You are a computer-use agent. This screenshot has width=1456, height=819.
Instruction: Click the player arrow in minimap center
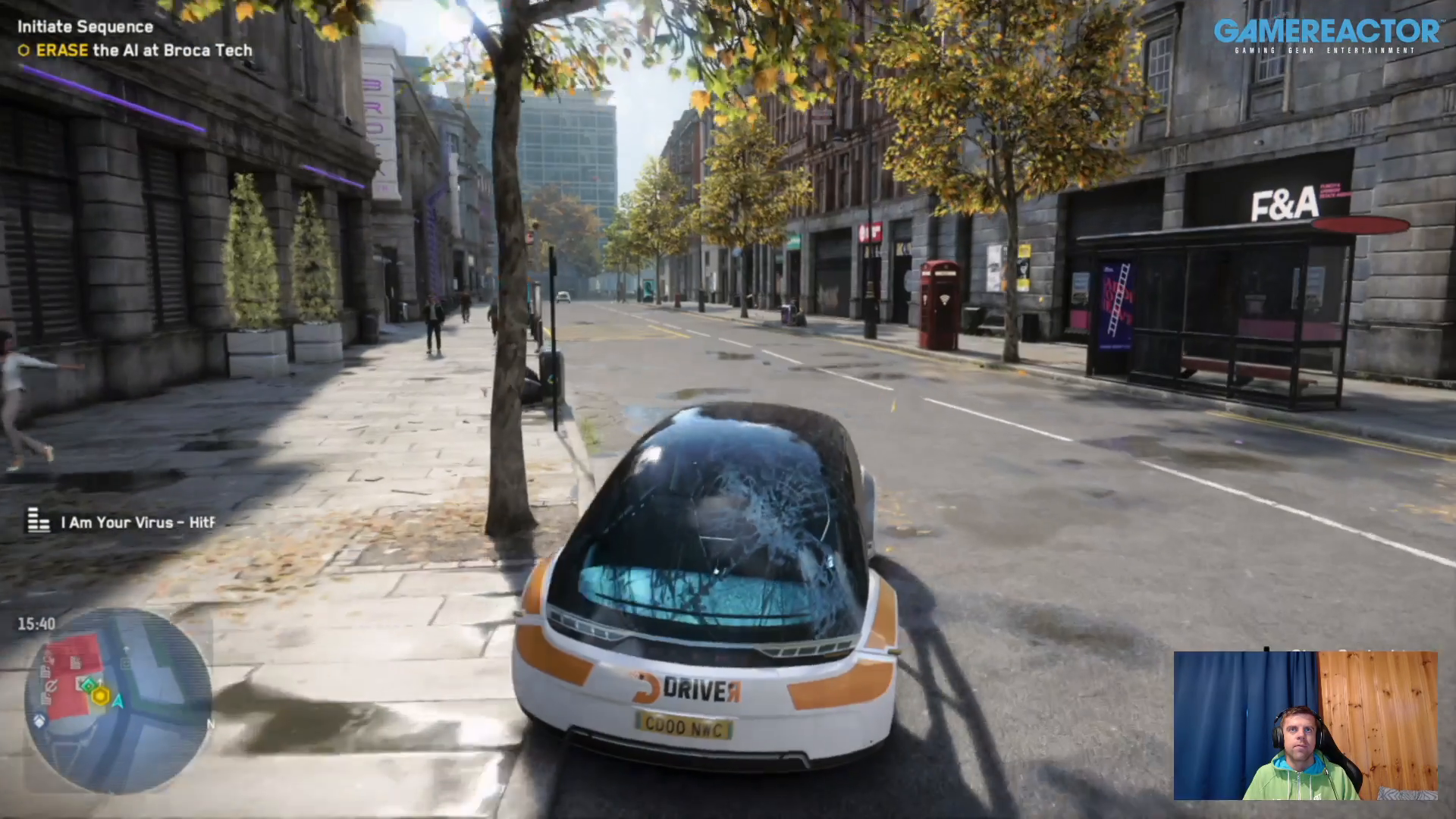[x=118, y=701]
